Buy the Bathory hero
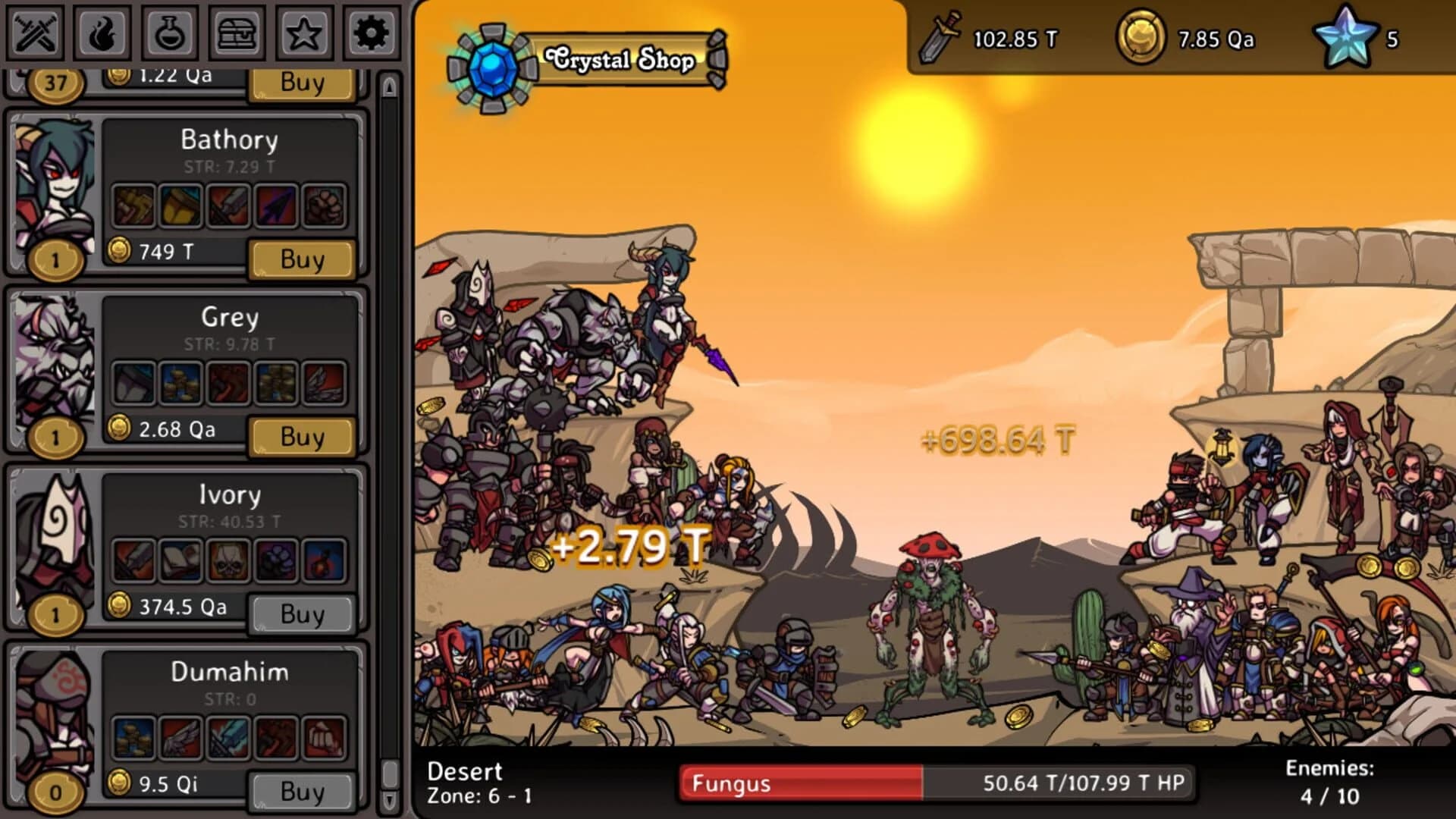The height and width of the screenshot is (819, 1456). 303,258
